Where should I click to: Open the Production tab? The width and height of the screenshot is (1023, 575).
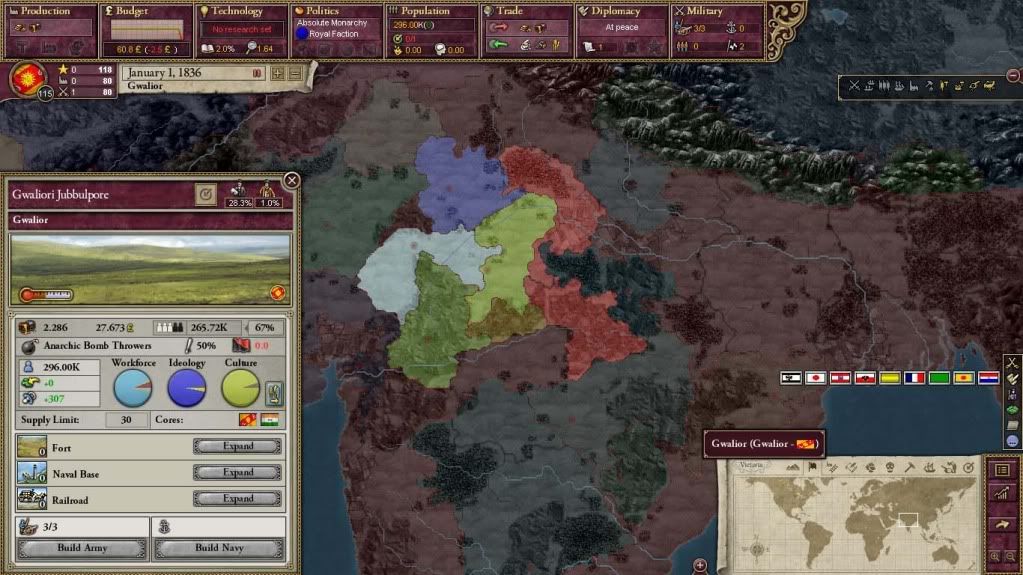coord(52,11)
